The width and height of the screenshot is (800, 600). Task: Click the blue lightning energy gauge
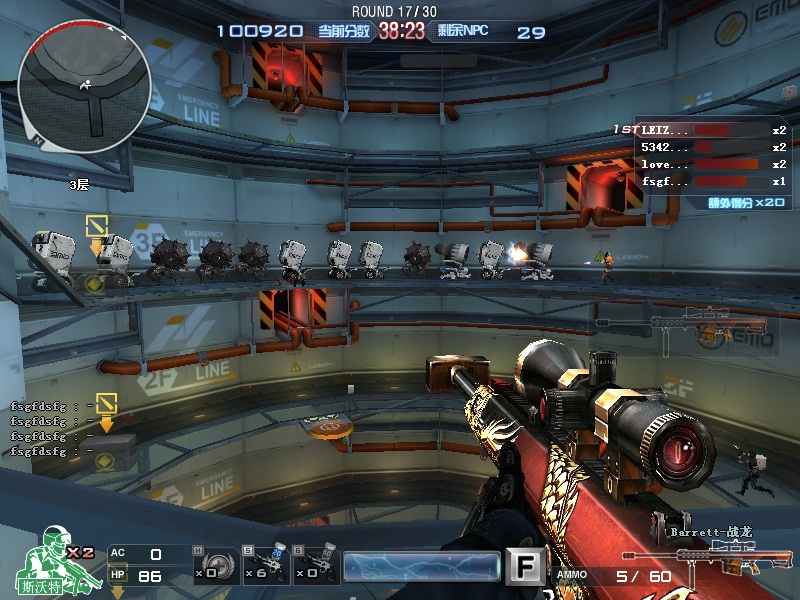click(x=421, y=567)
